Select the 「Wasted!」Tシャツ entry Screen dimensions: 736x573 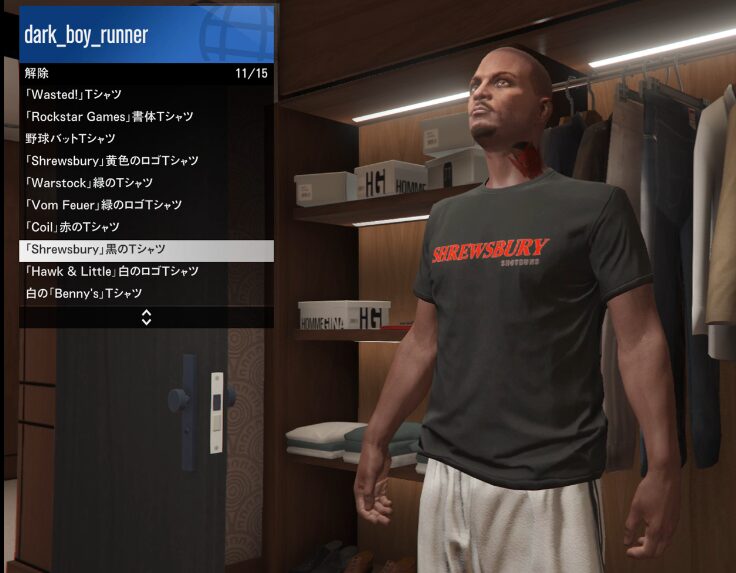tap(146, 95)
